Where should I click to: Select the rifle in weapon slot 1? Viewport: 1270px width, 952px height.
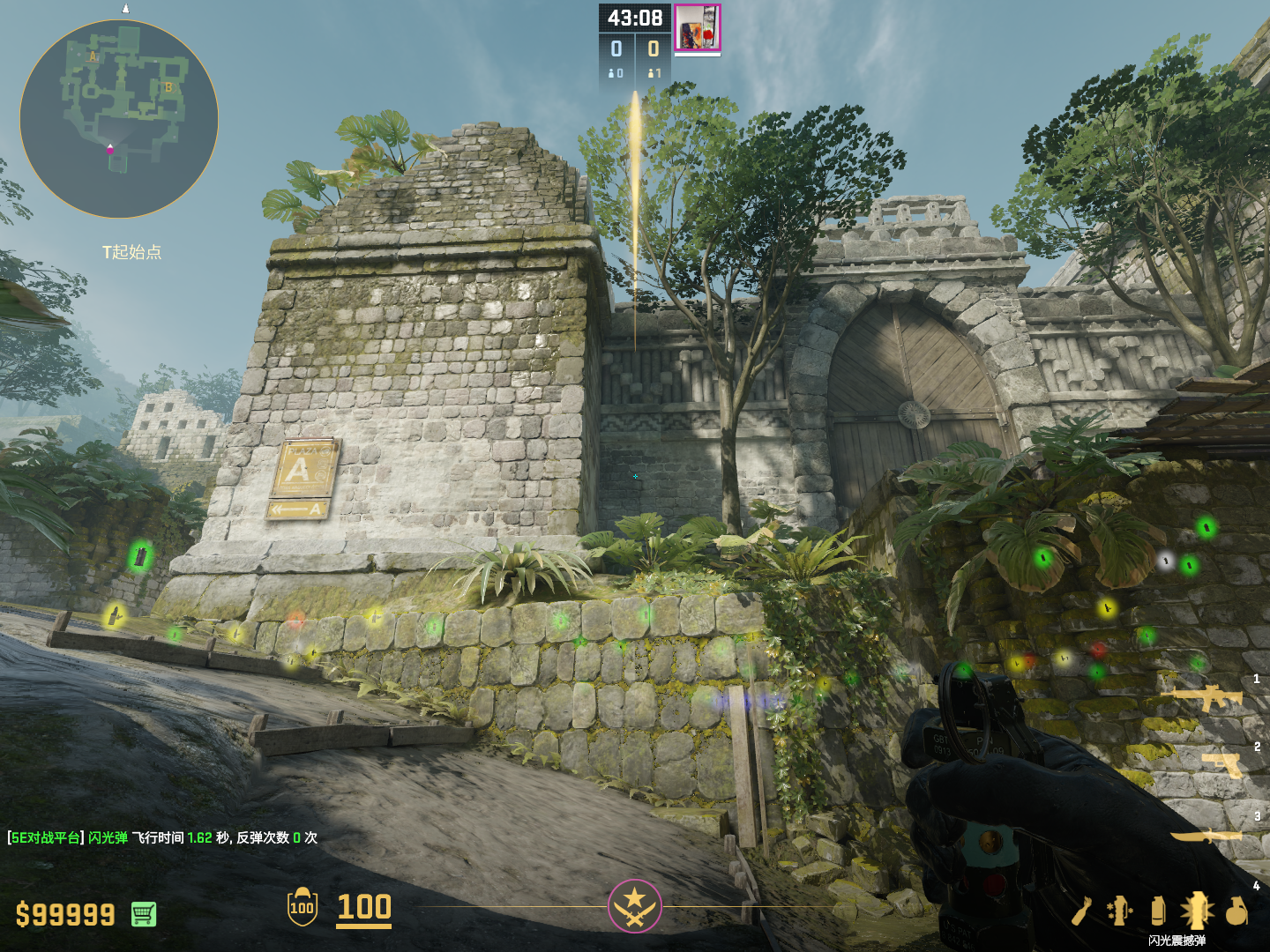point(1206,699)
